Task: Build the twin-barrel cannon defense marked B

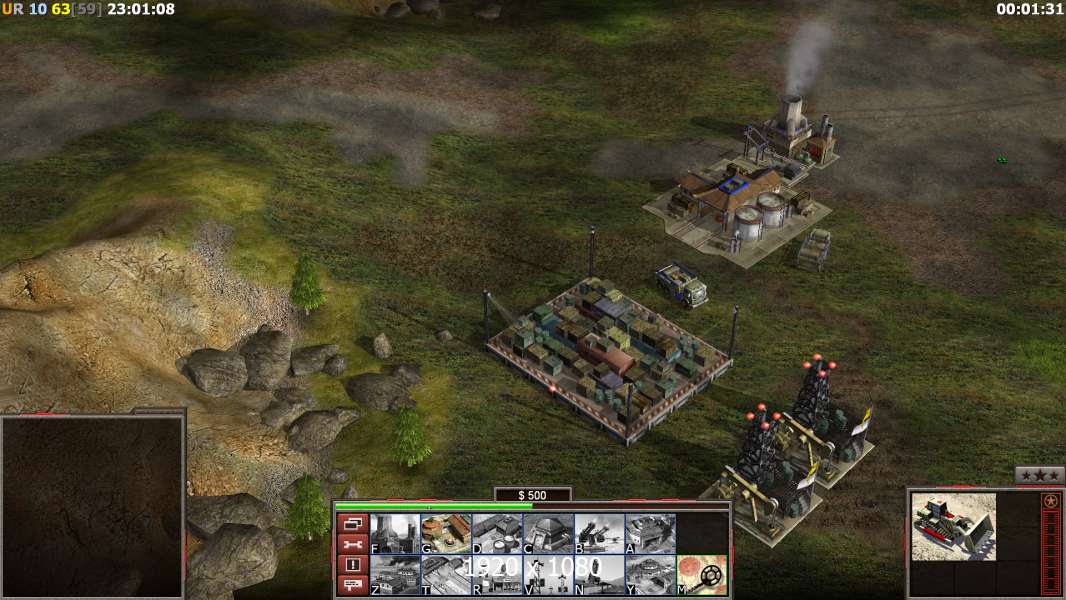Action: coord(599,533)
